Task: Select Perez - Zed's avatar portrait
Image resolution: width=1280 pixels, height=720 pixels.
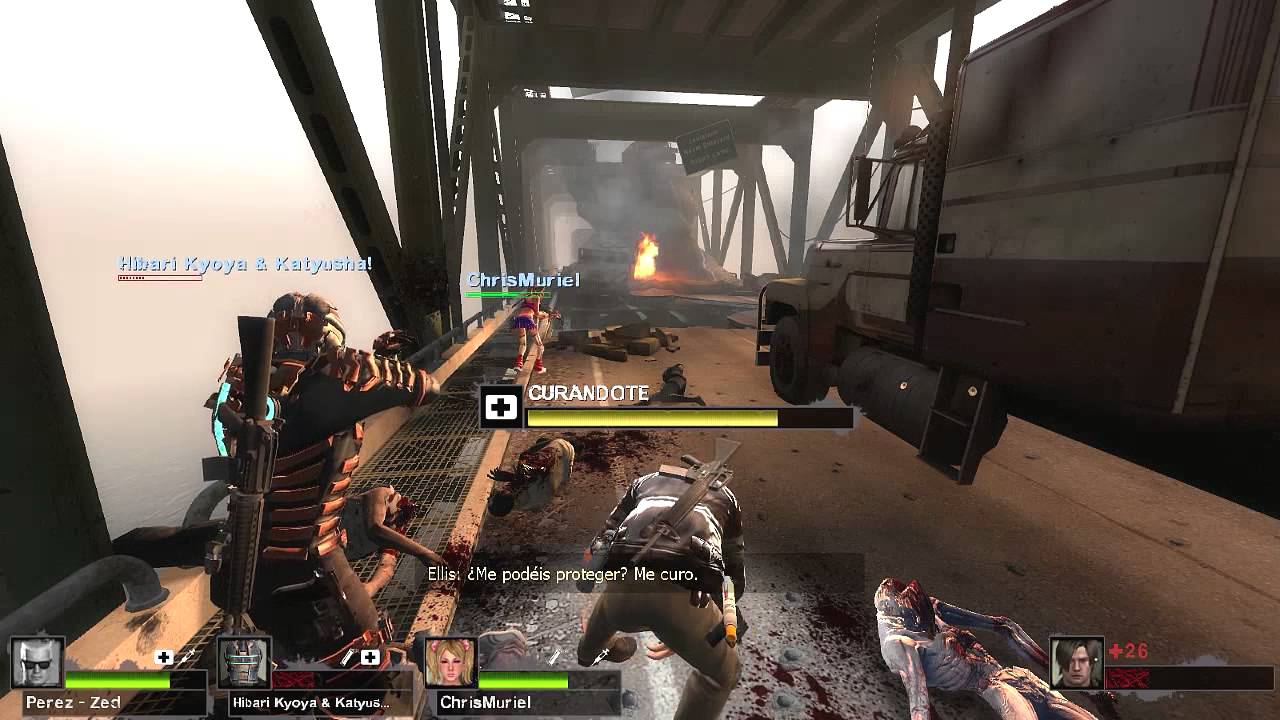Action: click(x=35, y=662)
